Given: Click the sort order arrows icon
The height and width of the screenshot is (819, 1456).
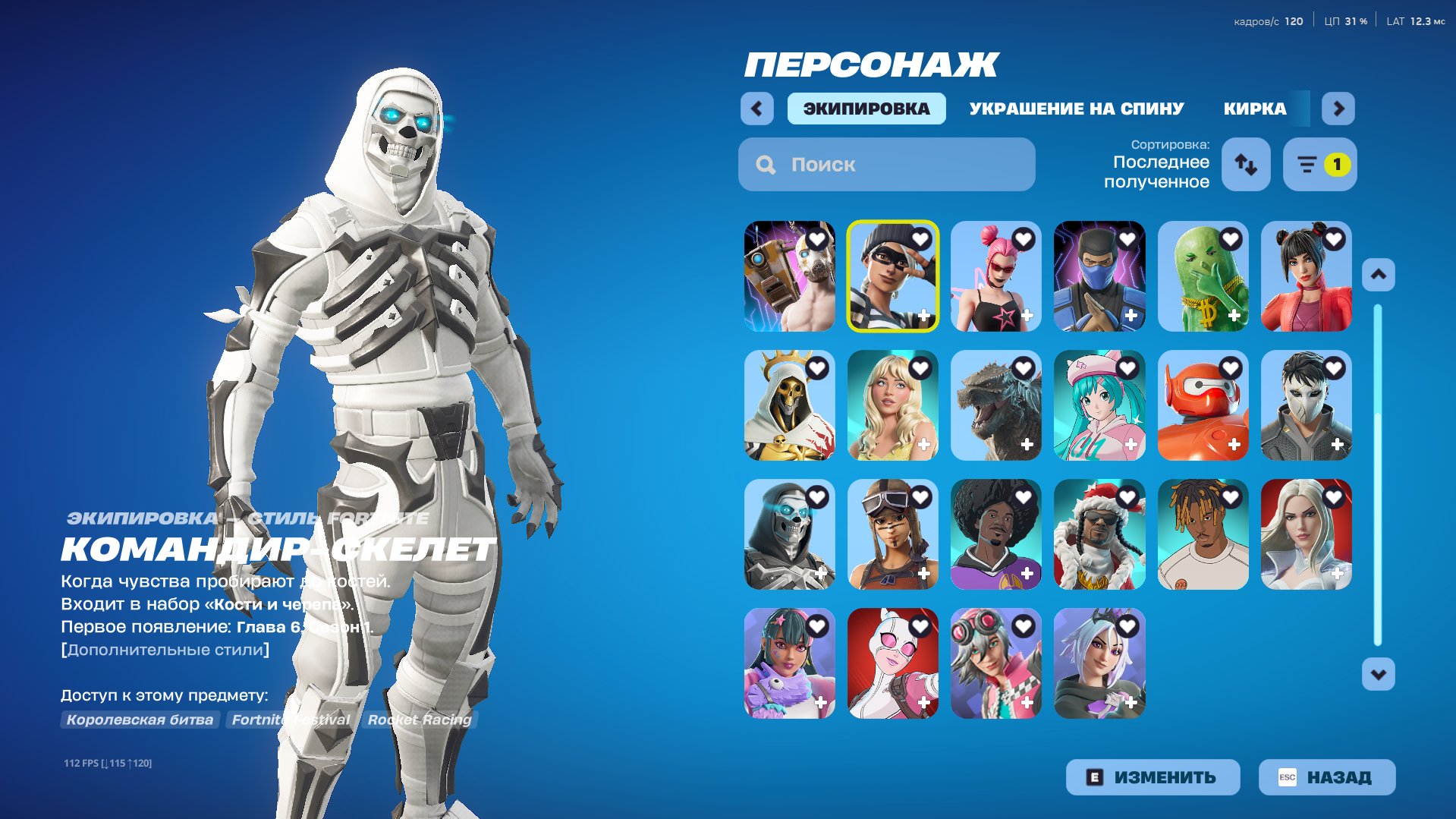Looking at the screenshot, I should click(x=1246, y=164).
